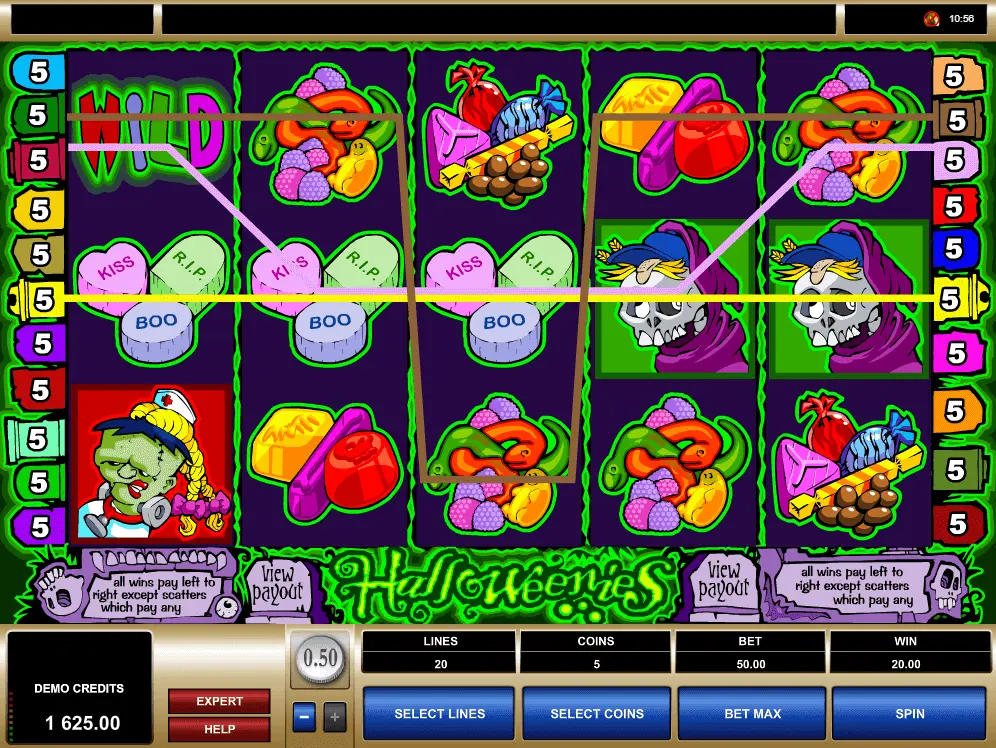
Task: Increase coin size with plus button
Action: 335,716
